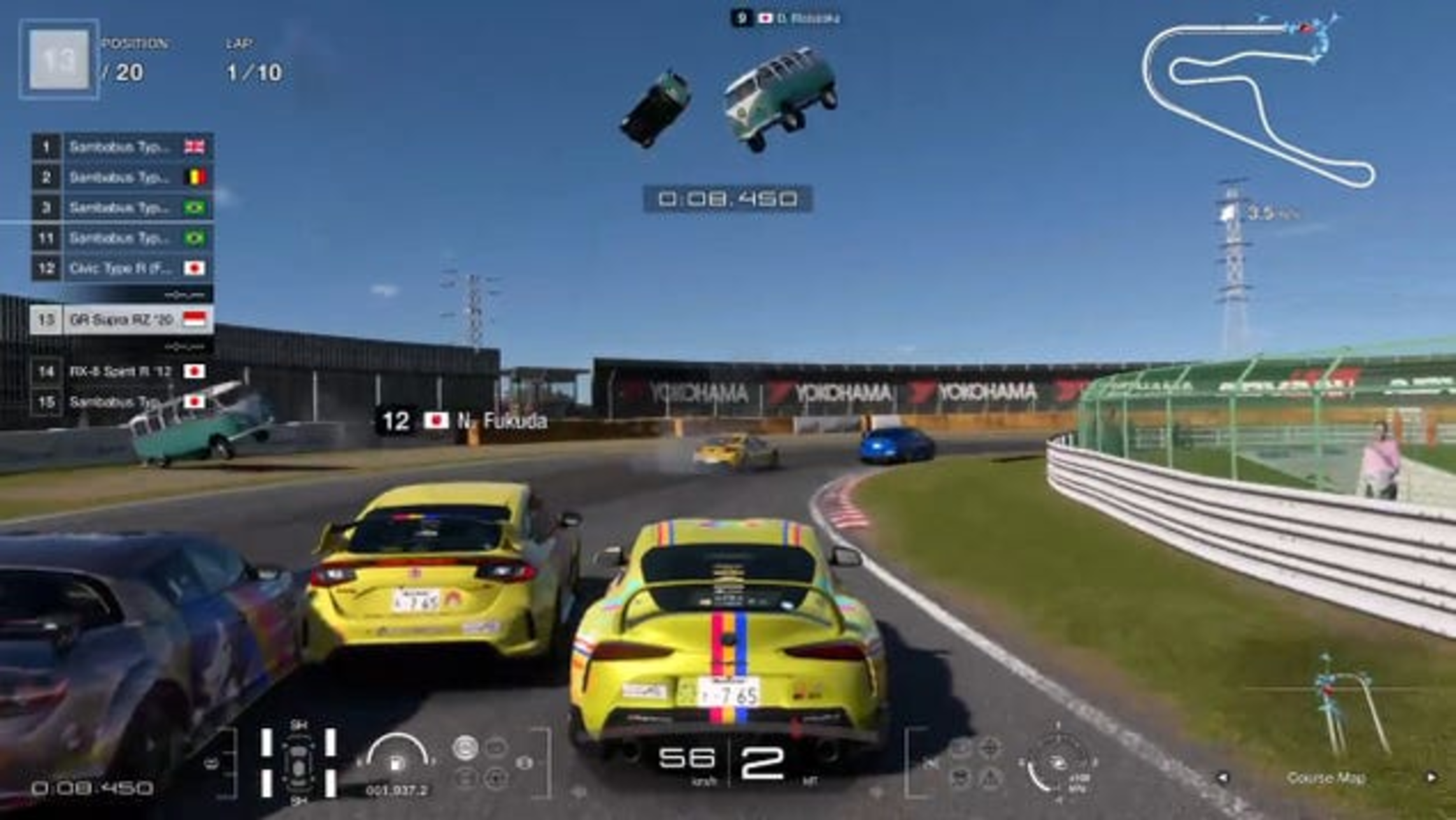
Task: Click the tire wear car diagram
Action: pyautogui.click(x=298, y=762)
